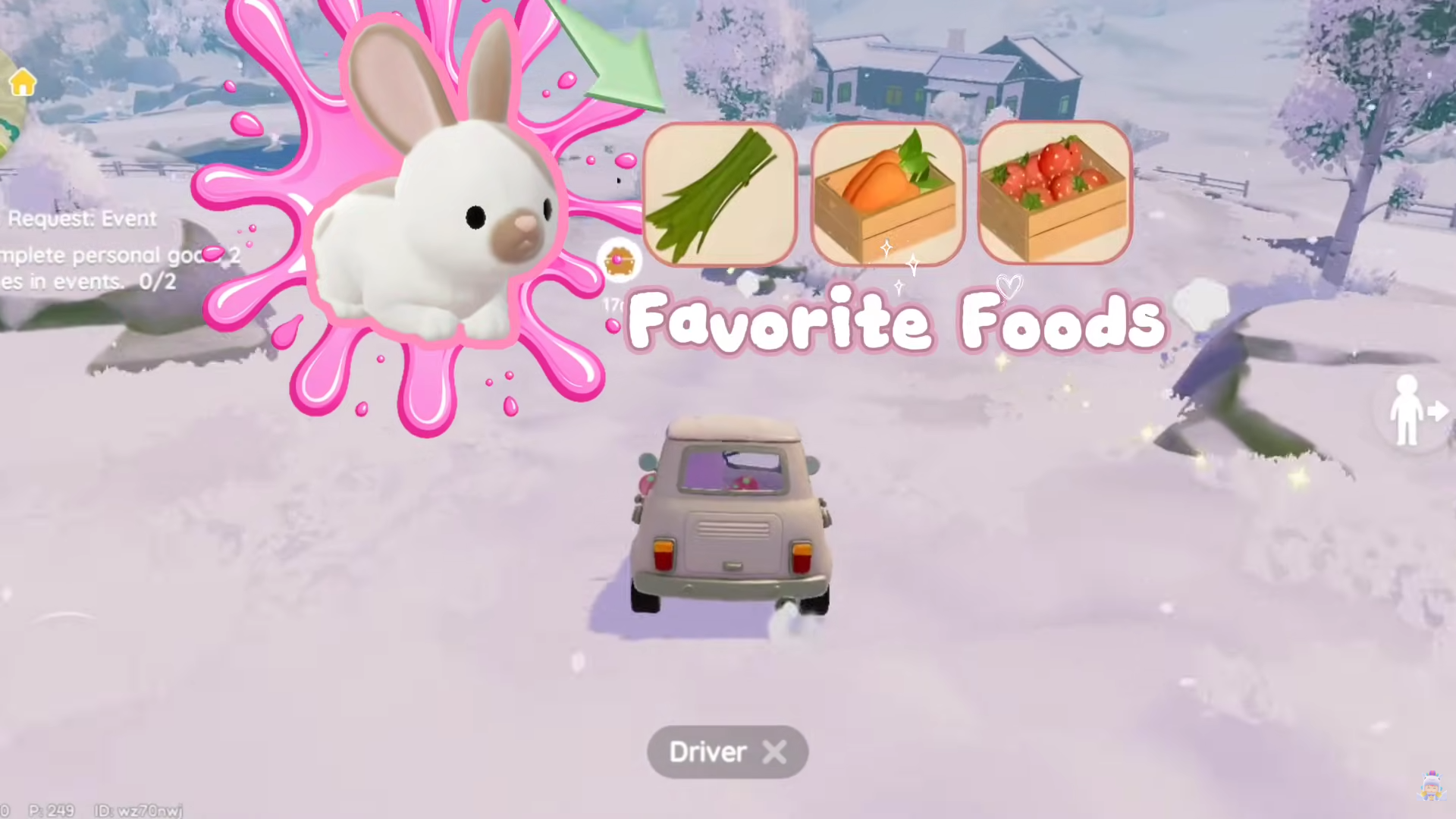
Task: Select the player ID wz70nwj text
Action: pyautogui.click(x=139, y=811)
